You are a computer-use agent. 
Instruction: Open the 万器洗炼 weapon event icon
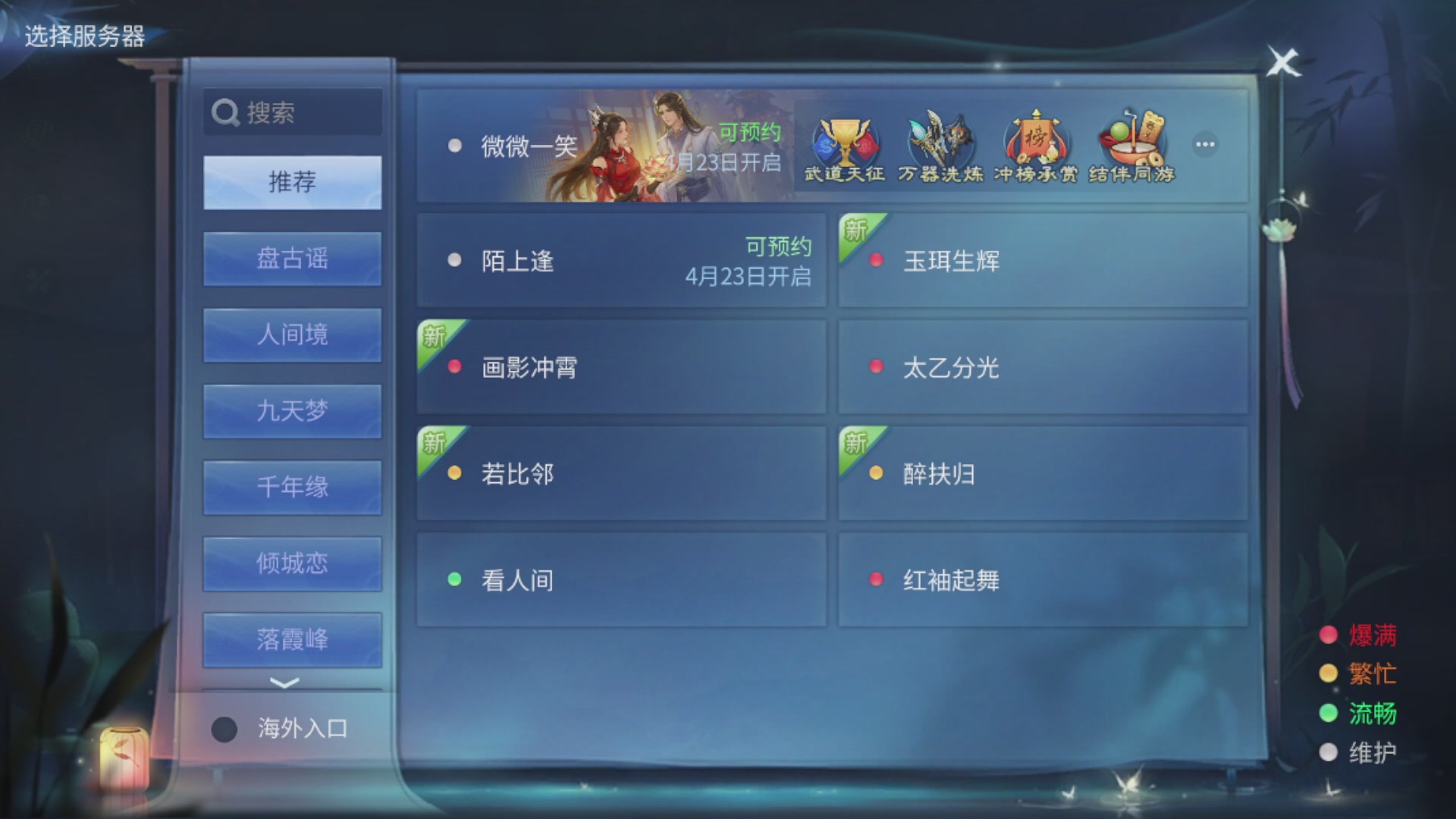coord(940,144)
